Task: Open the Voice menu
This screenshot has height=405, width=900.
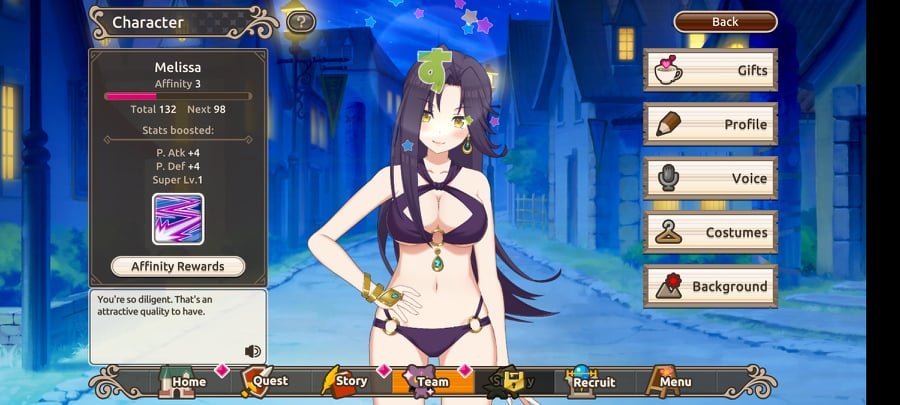Action: [x=709, y=178]
